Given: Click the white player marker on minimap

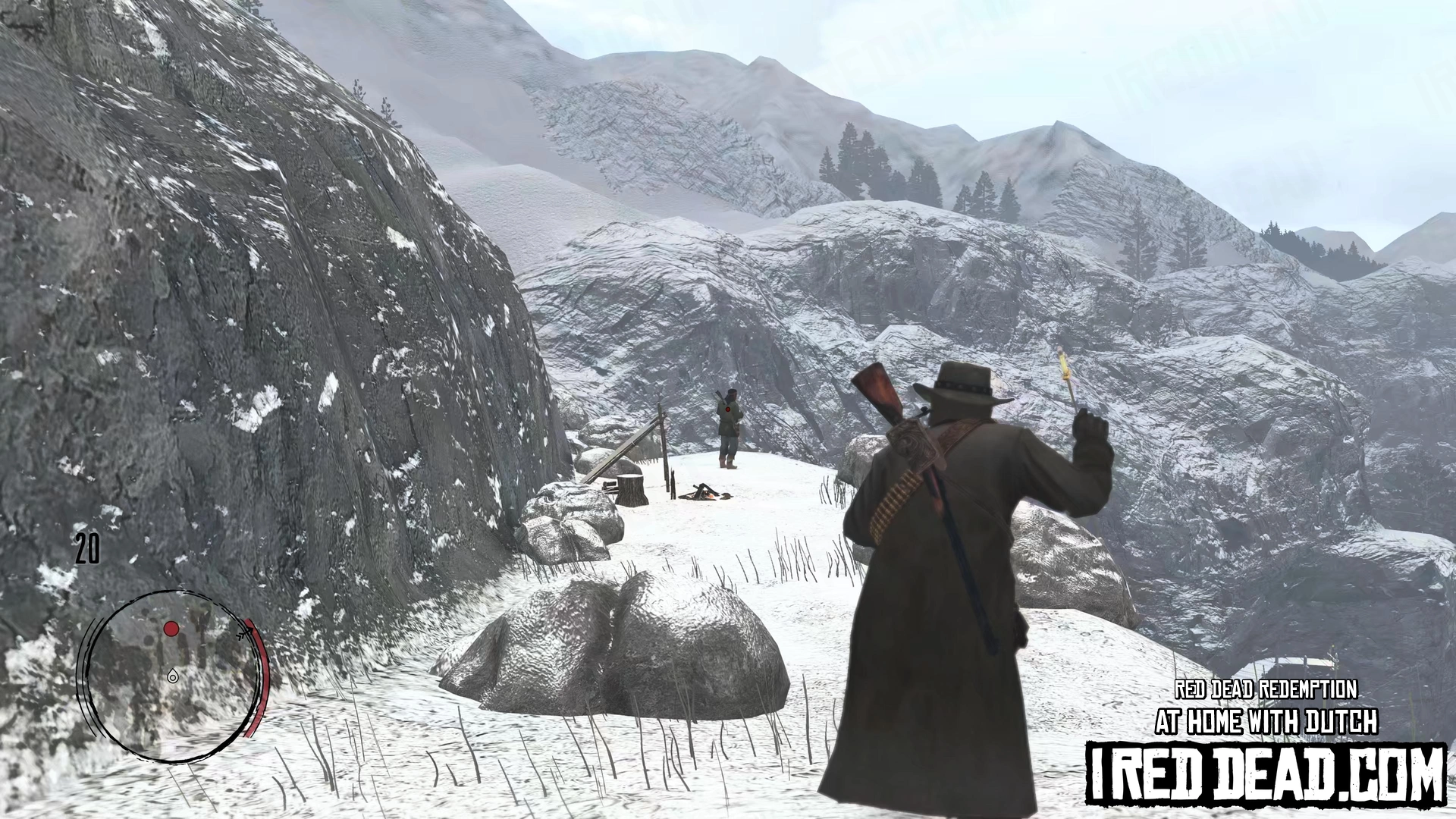Looking at the screenshot, I should [x=174, y=676].
